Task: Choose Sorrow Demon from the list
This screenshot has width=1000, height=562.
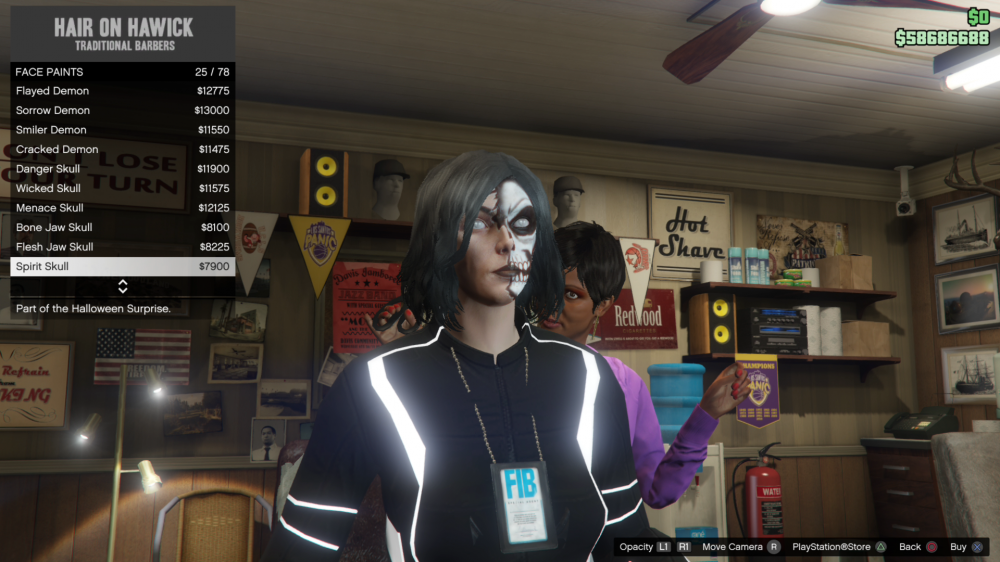Action: tap(122, 110)
